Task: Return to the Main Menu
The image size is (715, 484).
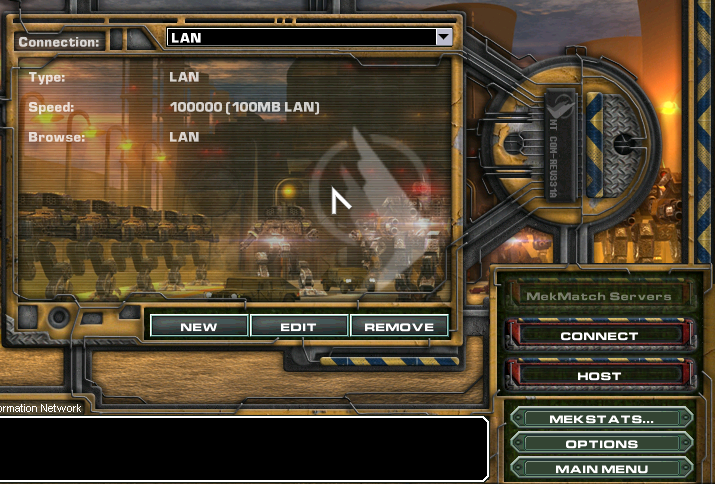Action: pos(601,469)
